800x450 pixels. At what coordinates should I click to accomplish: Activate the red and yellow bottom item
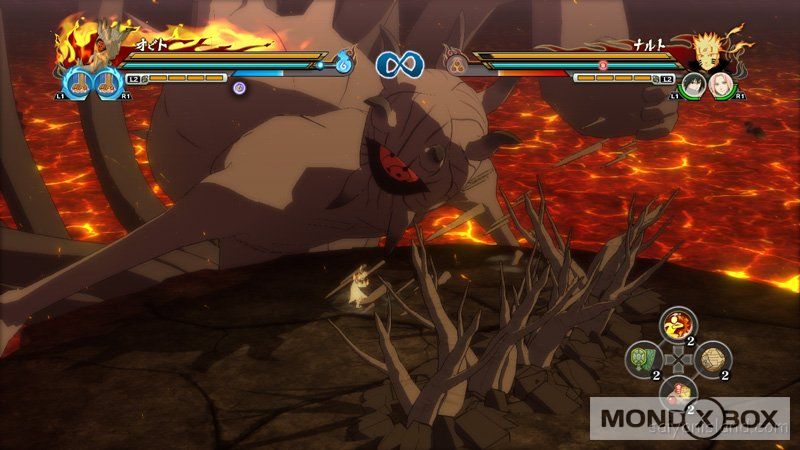677,390
